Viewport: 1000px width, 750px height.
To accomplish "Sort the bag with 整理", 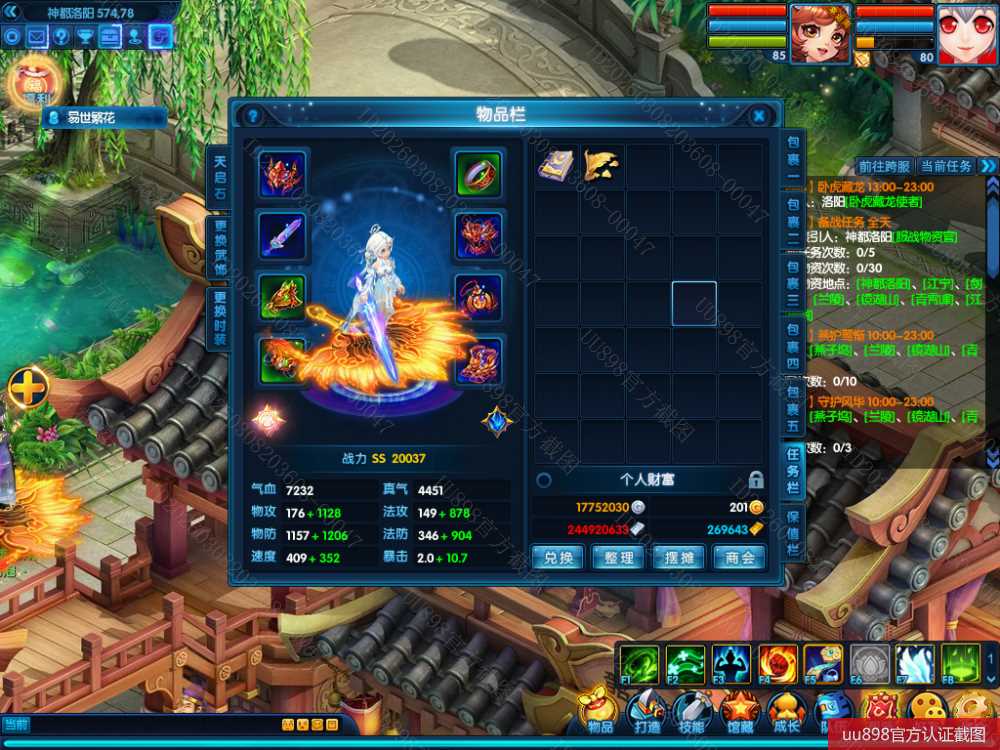I will [618, 557].
